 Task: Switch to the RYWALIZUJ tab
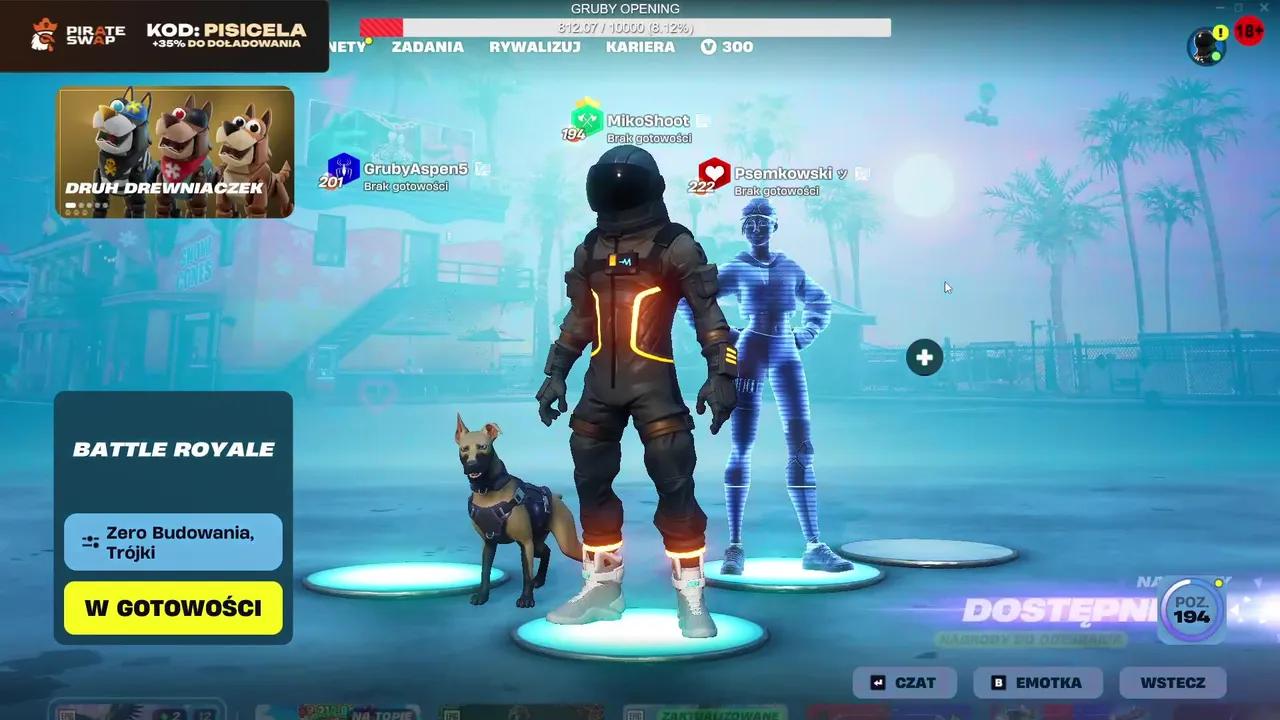pos(534,47)
